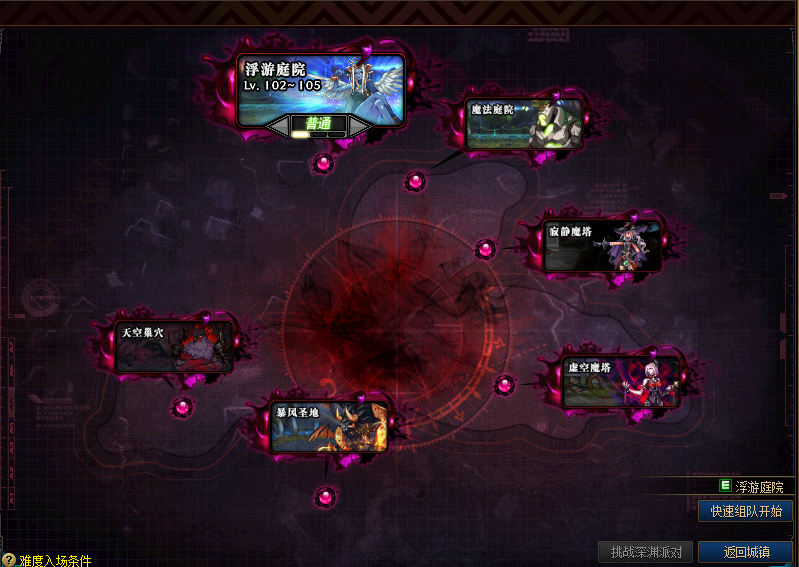Return to town with 返回城镇
The width and height of the screenshot is (799, 567).
745,552
